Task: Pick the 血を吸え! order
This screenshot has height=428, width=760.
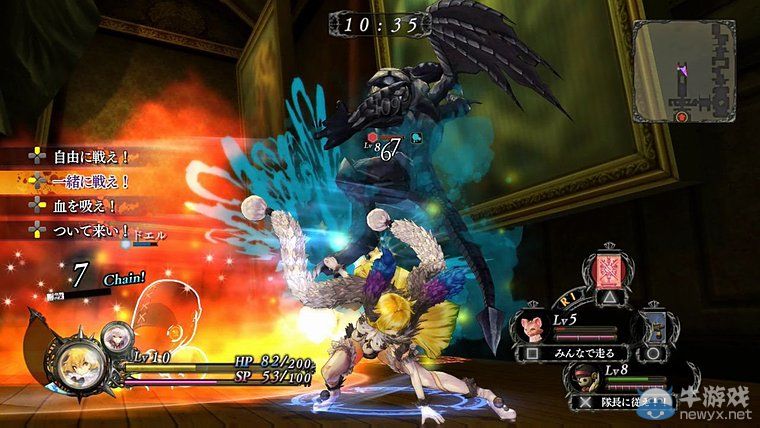Action: tap(75, 206)
